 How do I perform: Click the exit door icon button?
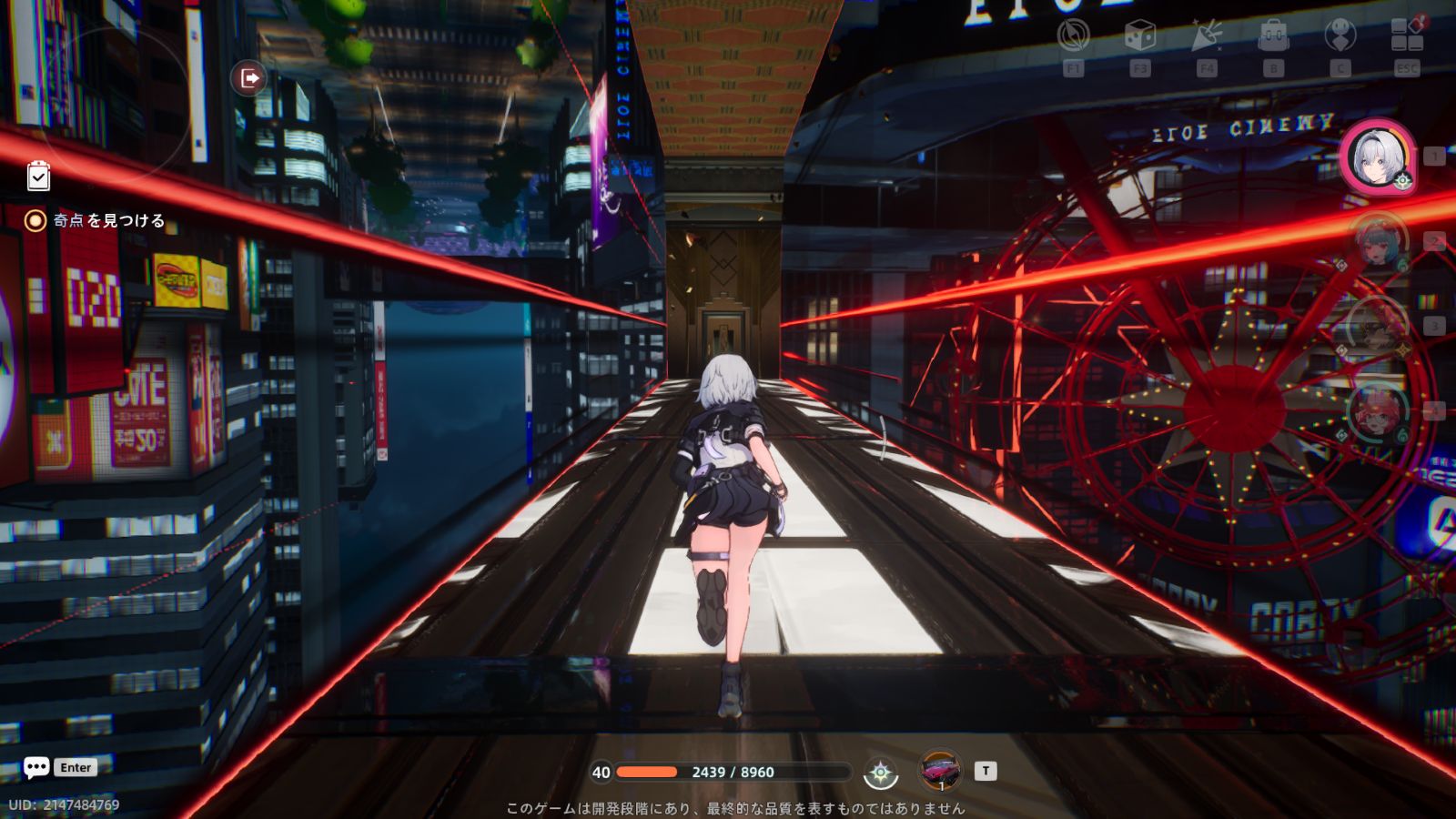pyautogui.click(x=248, y=78)
